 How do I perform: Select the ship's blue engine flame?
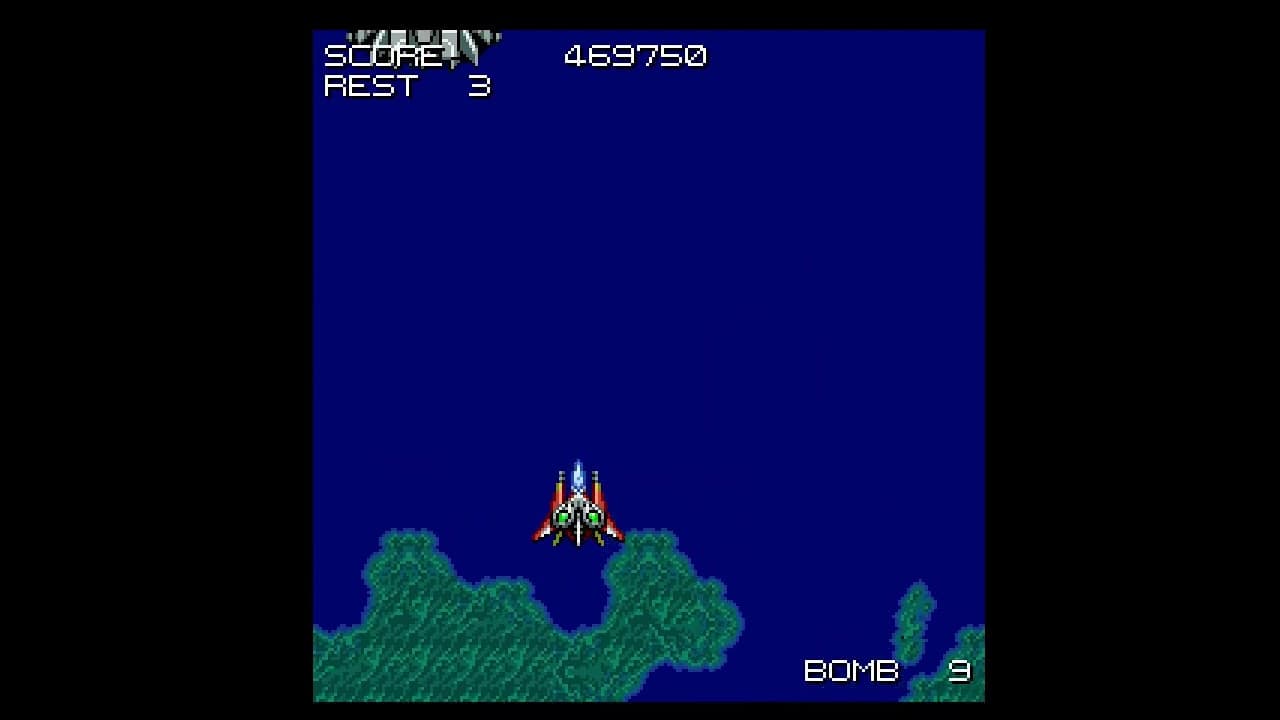(578, 472)
